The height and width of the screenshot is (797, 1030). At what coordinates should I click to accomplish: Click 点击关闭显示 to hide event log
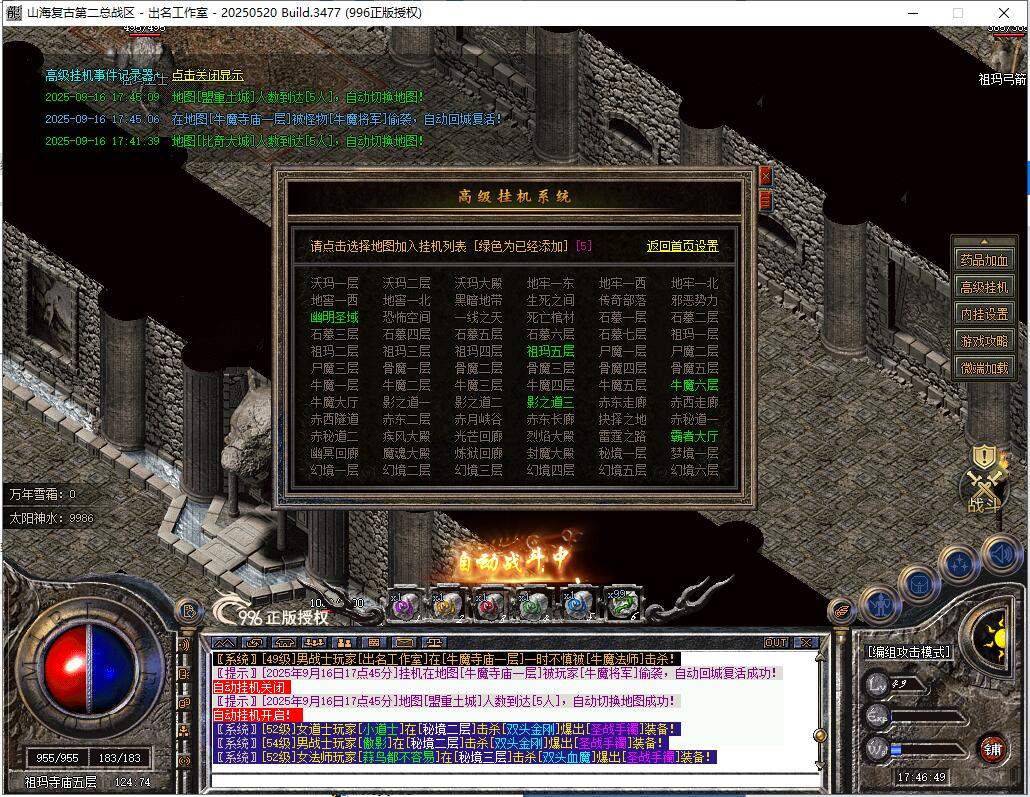208,75
